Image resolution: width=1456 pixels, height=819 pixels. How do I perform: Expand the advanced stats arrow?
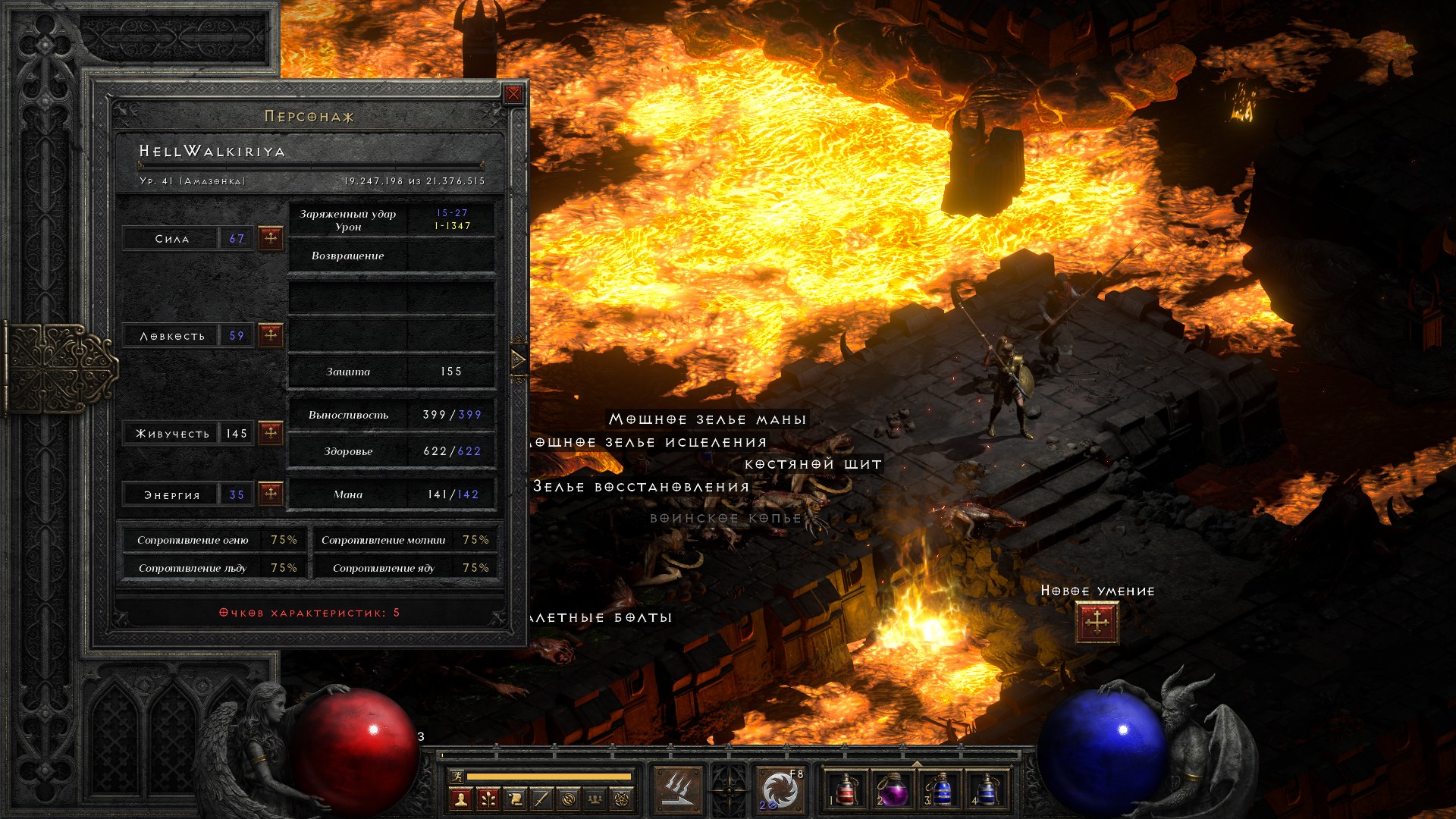point(518,359)
